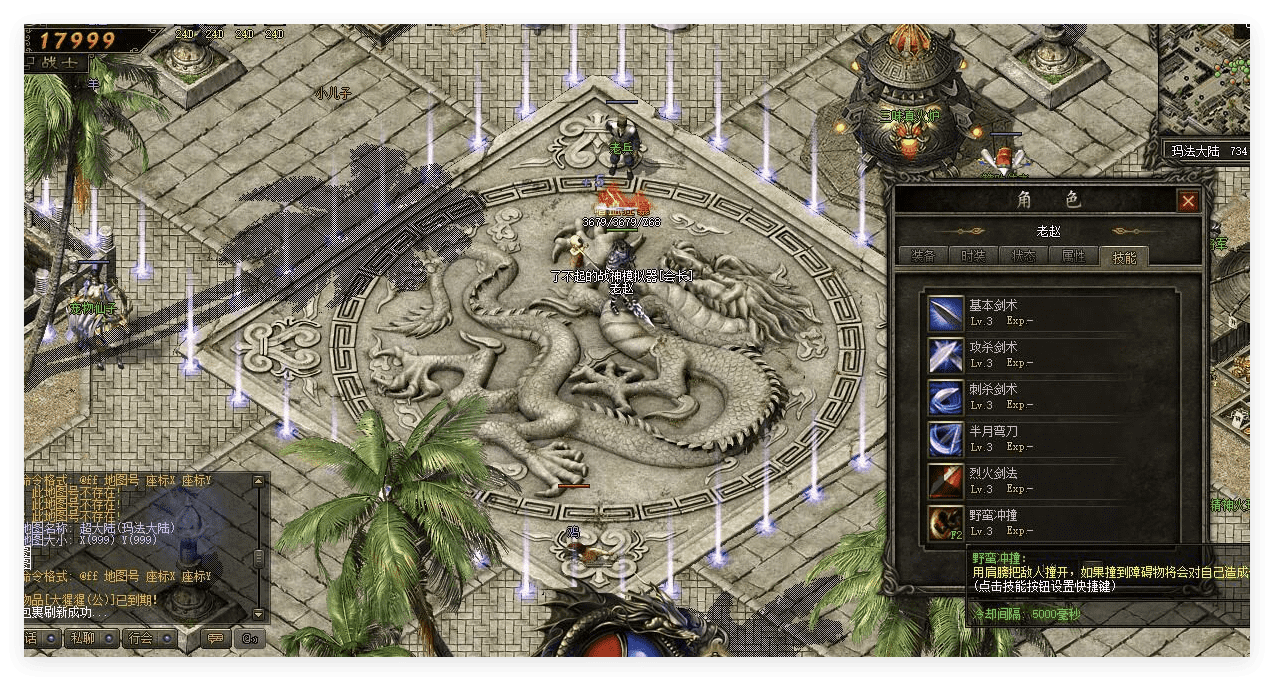The width and height of the screenshot is (1274, 681).
Task: Switch to the 属性 attributes tab
Action: click(1073, 256)
